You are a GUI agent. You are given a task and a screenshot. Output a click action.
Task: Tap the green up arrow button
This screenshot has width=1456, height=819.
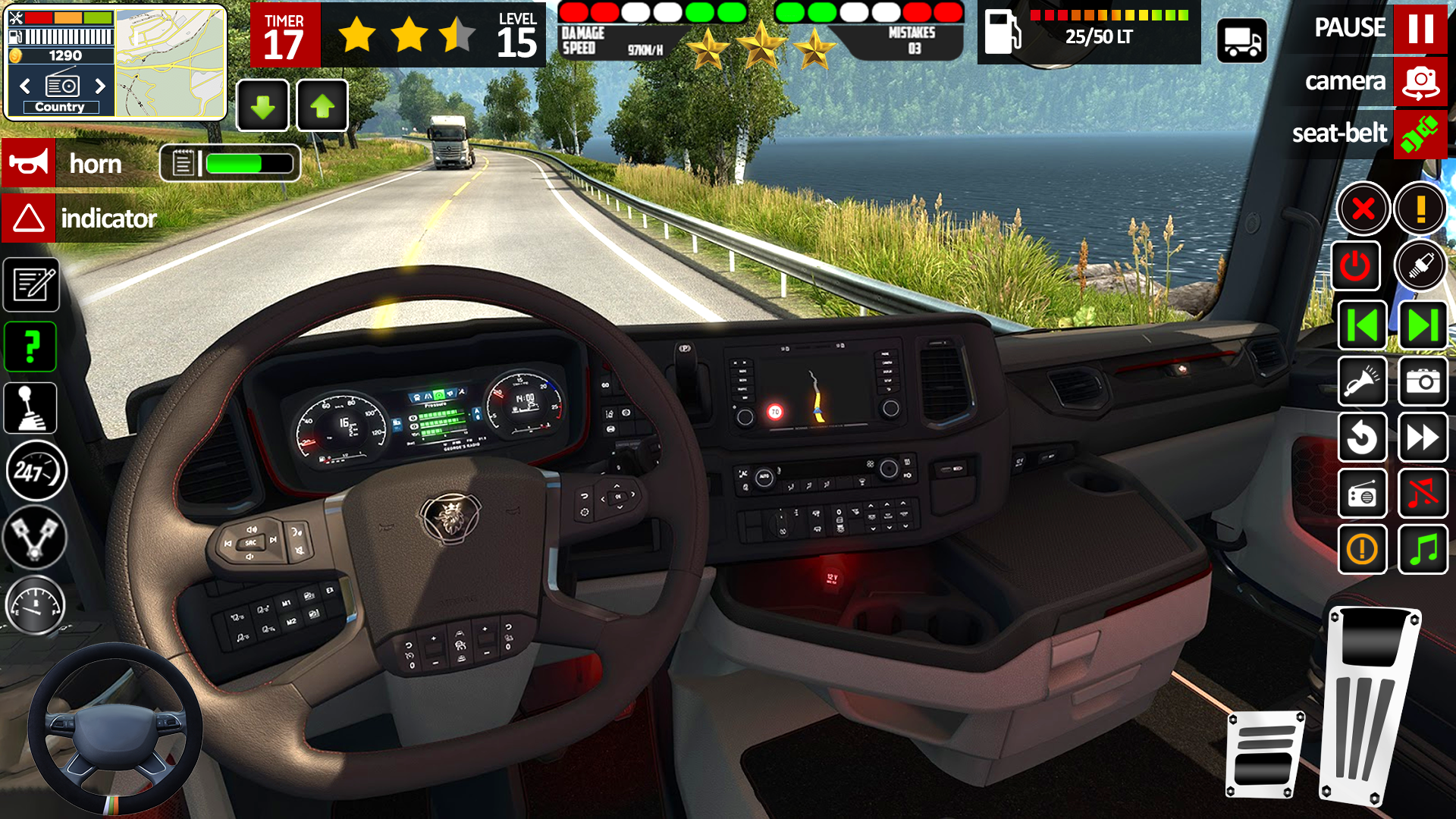(x=322, y=106)
